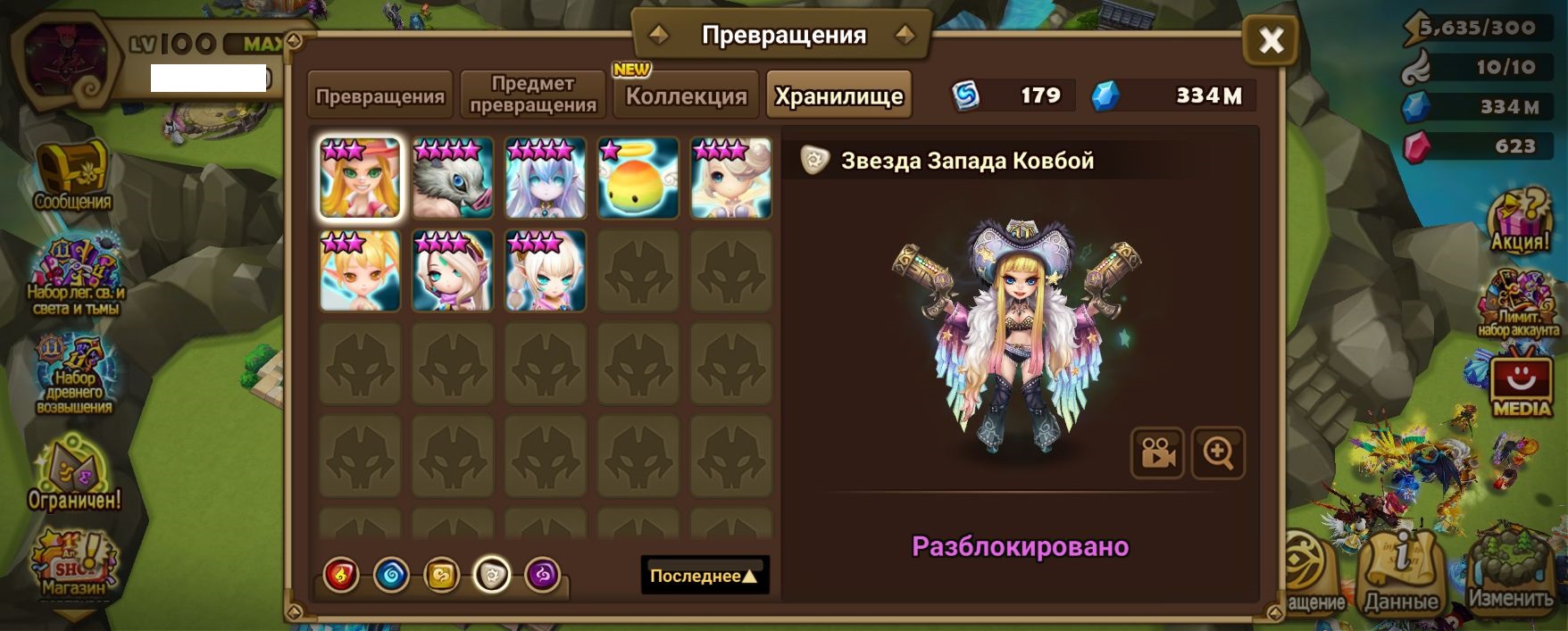Open the Сообщения chest icon
1568x631 pixels.
[73, 176]
